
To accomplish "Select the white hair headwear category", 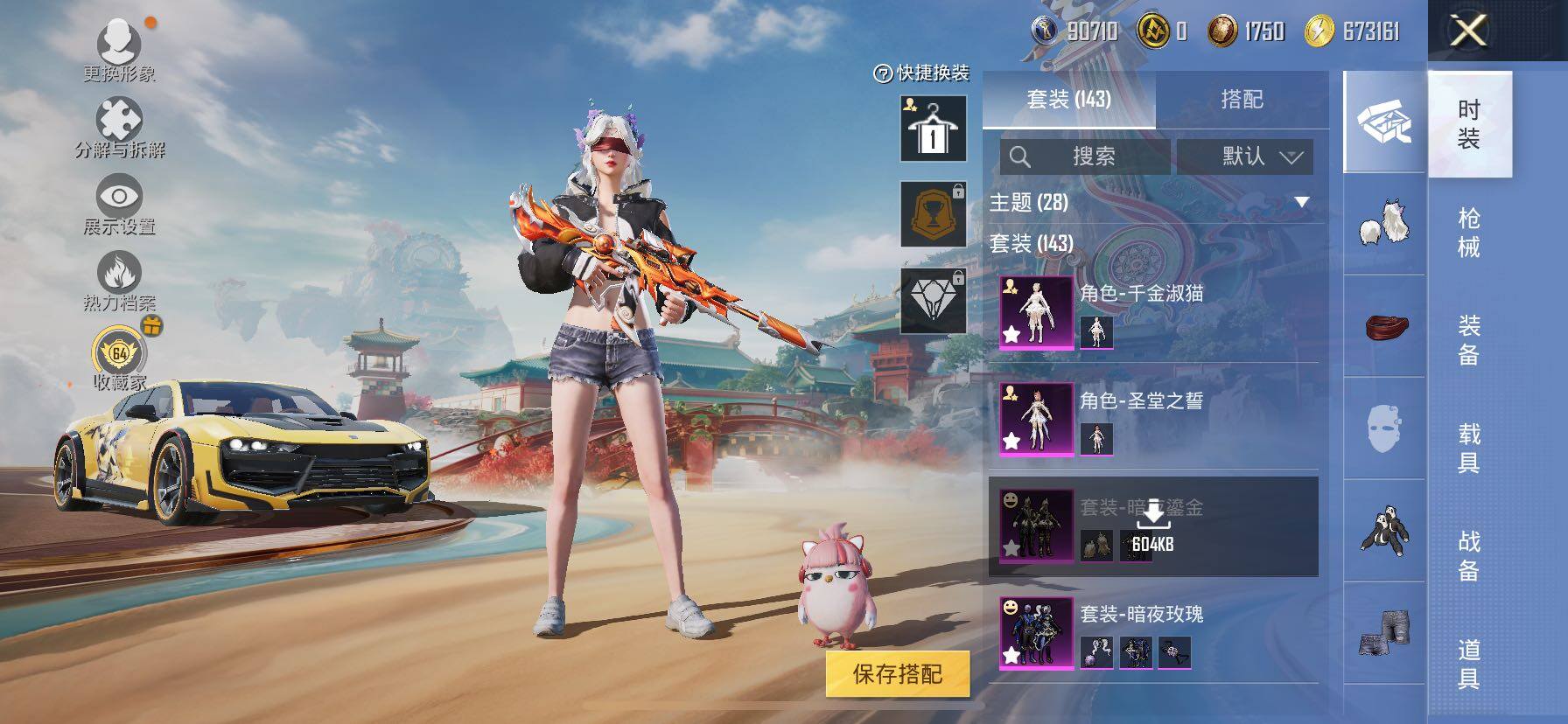I will click(x=1385, y=224).
